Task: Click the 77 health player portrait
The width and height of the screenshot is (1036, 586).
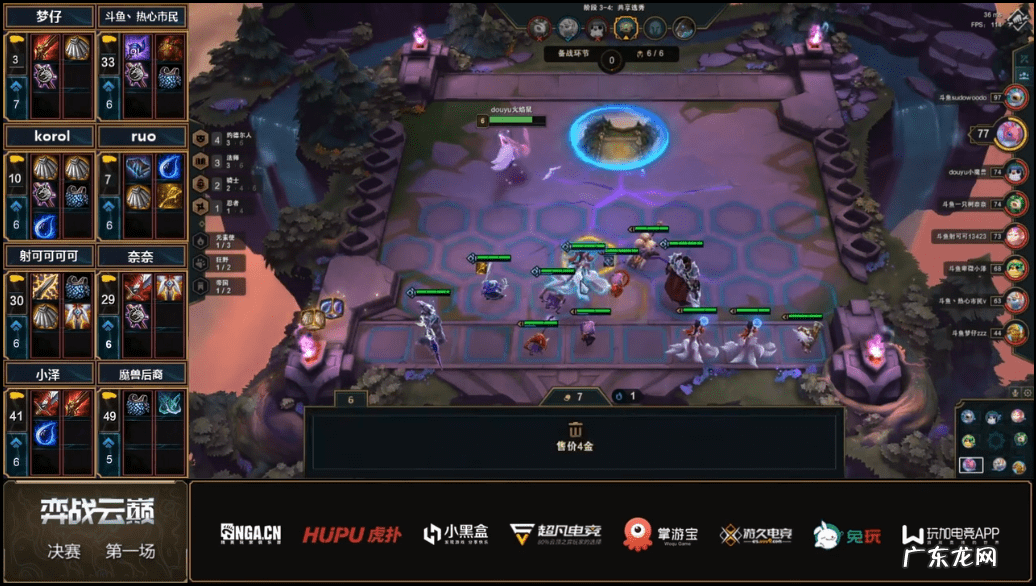Action: pyautogui.click(x=1009, y=133)
